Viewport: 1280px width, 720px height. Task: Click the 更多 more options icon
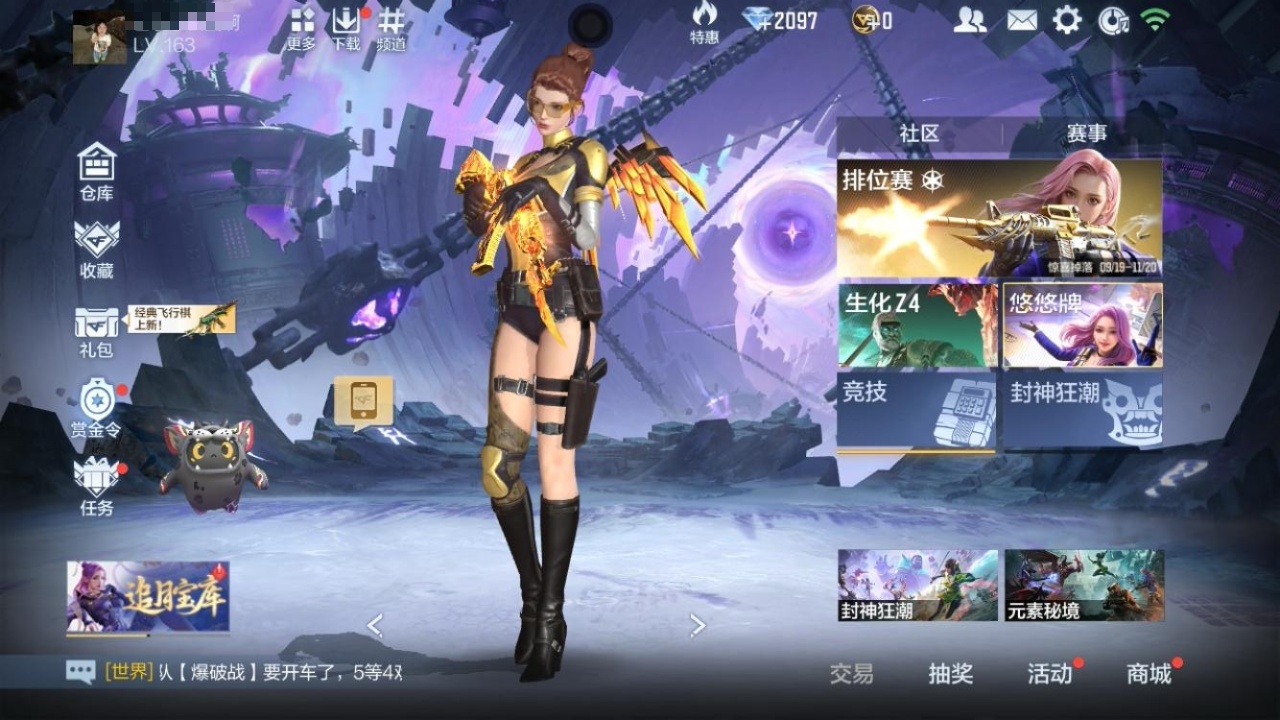(302, 28)
